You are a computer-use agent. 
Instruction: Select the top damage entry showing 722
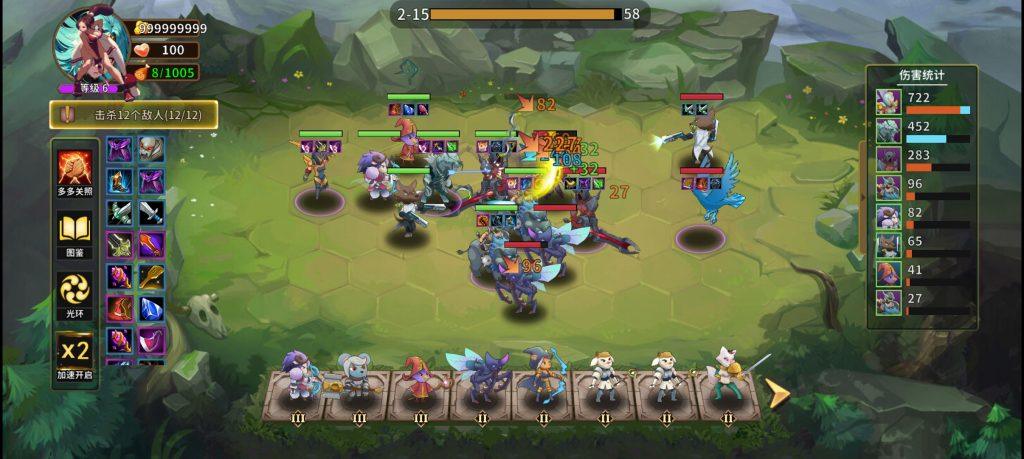pyautogui.click(x=922, y=101)
